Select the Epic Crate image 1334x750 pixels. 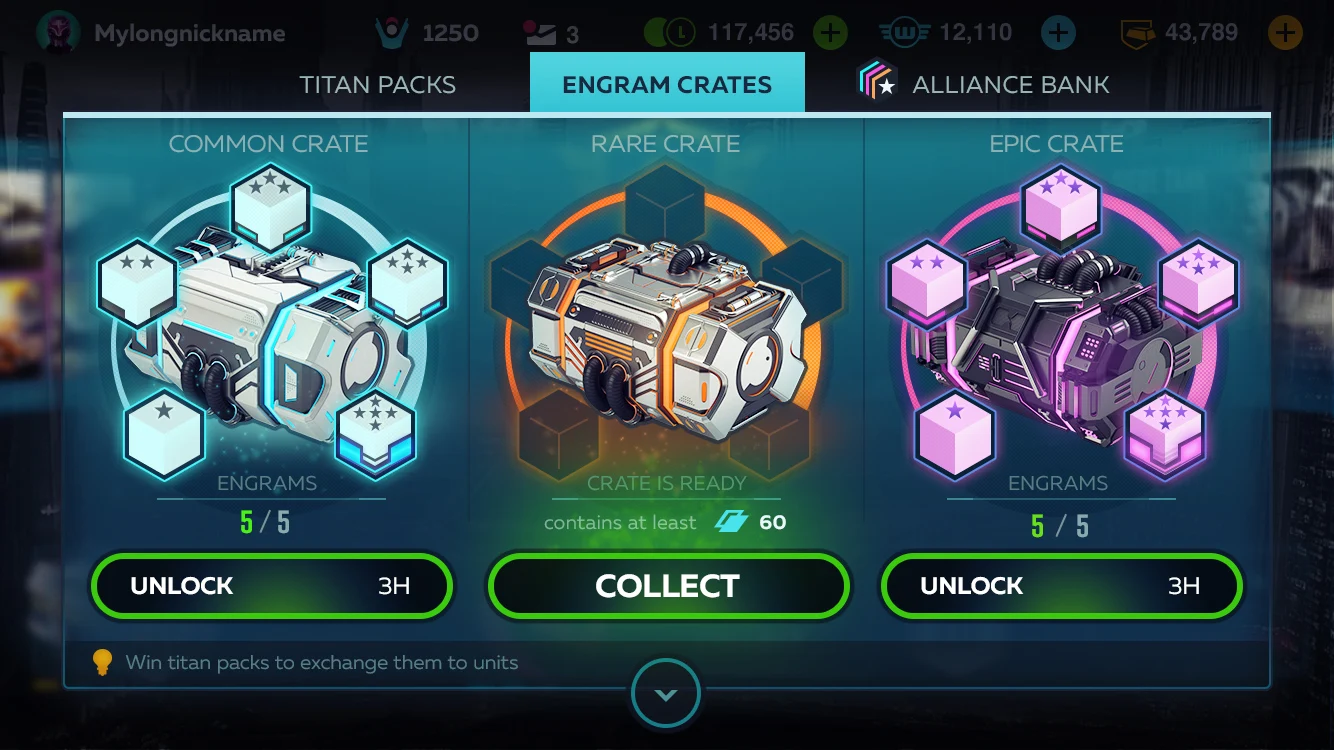(1058, 320)
